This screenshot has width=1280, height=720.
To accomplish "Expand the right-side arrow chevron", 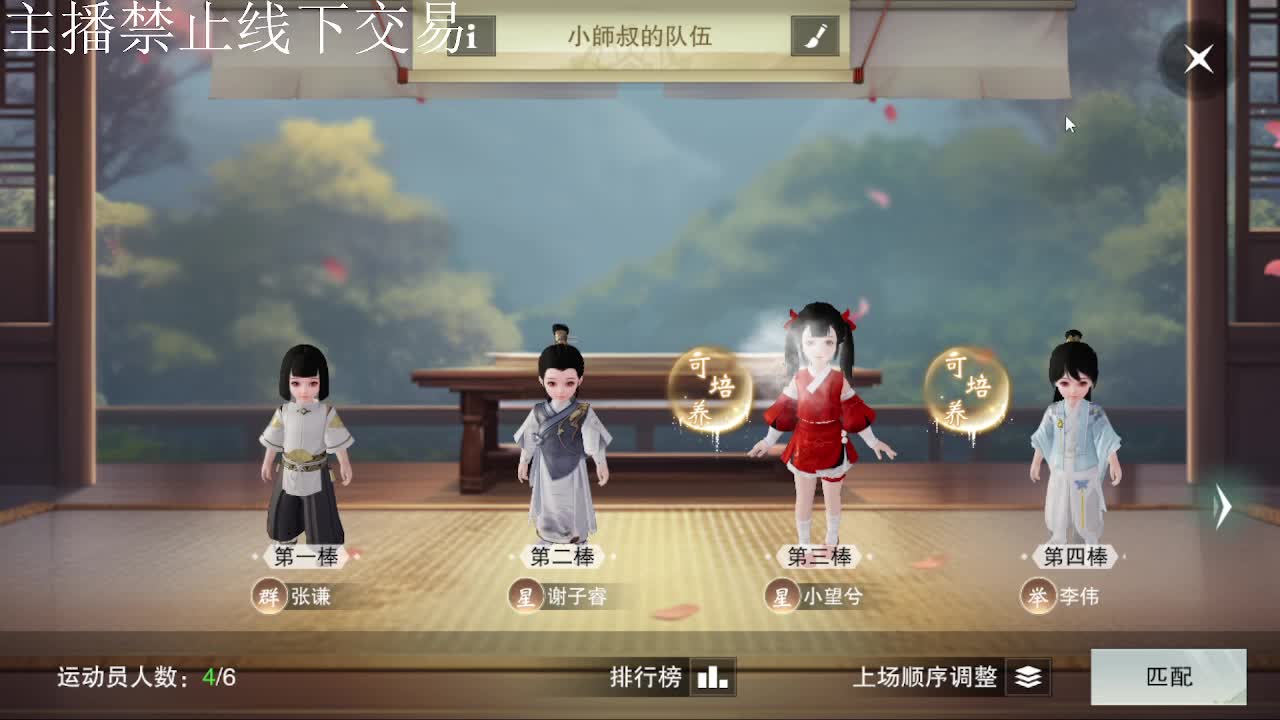I will 1224,508.
